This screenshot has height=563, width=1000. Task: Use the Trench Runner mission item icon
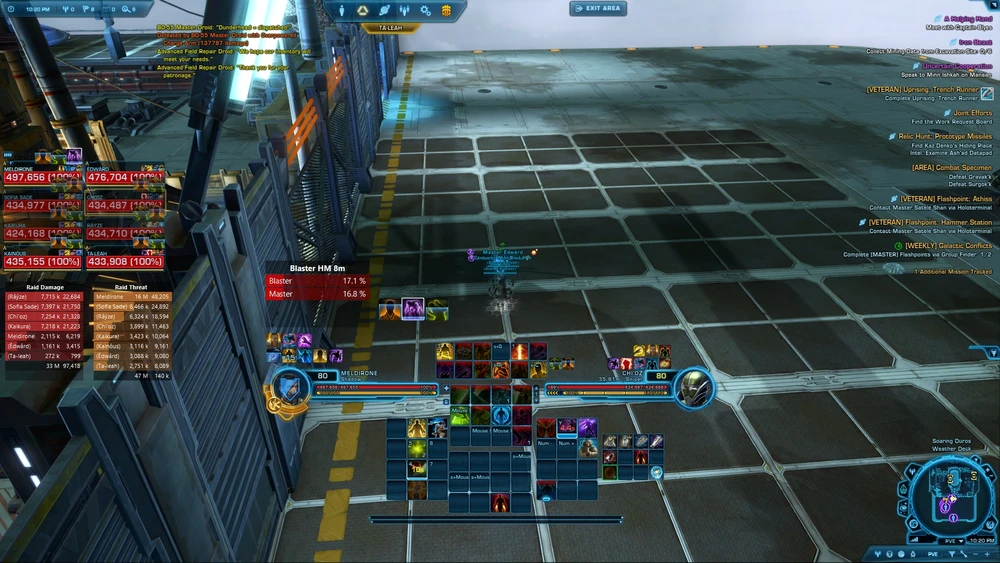click(x=987, y=91)
